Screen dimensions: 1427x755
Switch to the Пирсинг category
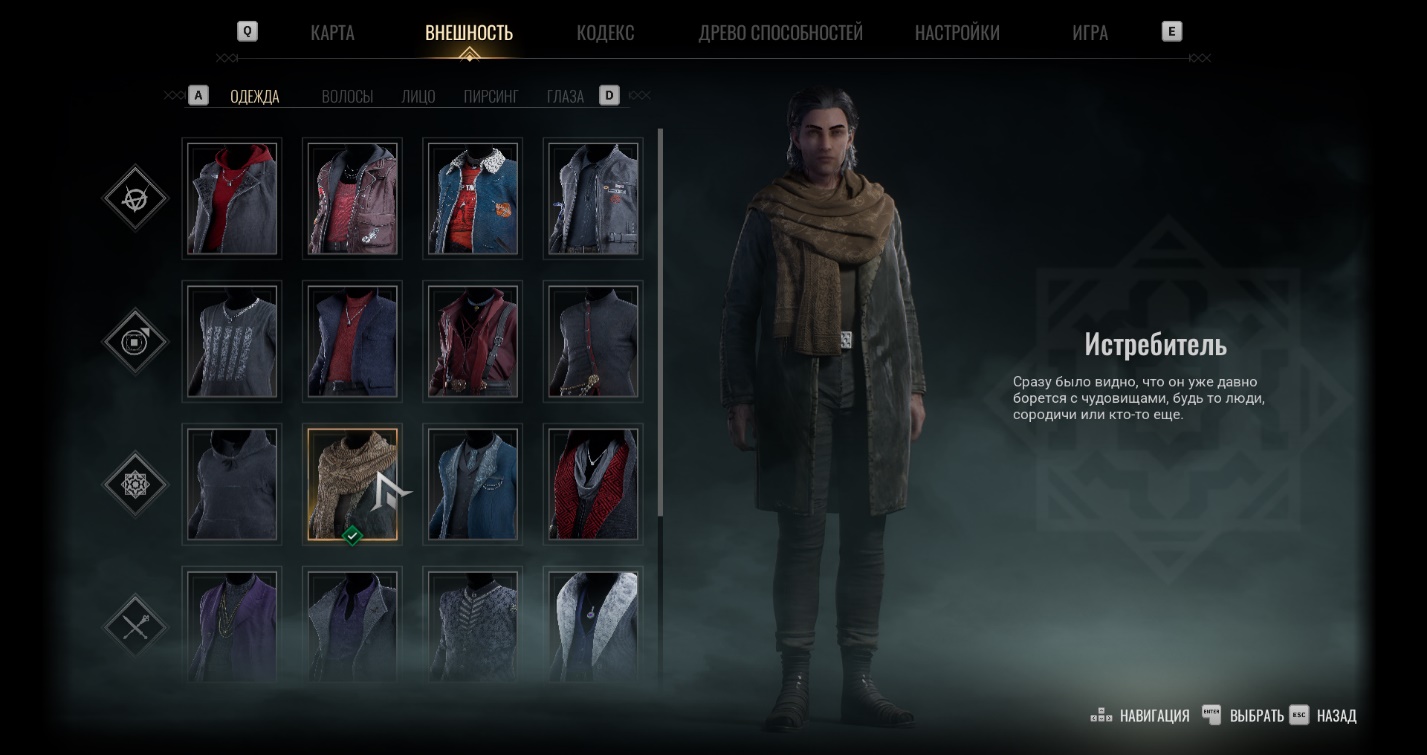[x=491, y=97]
